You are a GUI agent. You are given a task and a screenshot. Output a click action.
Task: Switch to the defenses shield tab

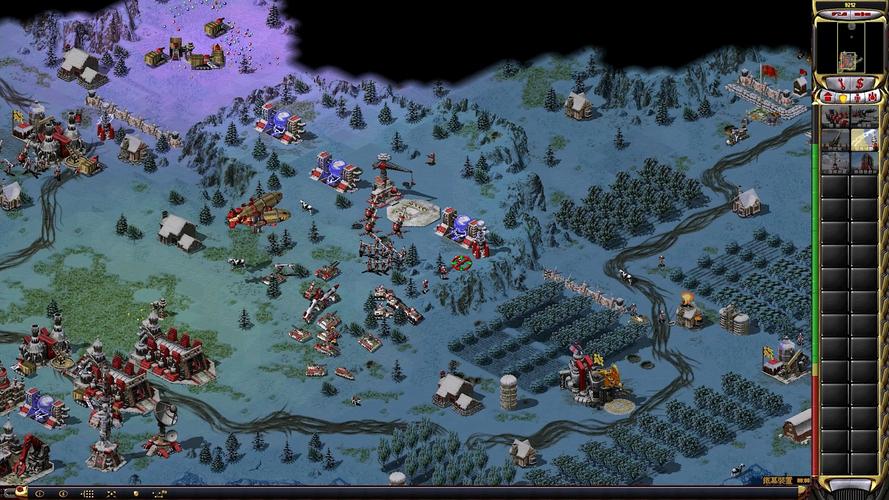[843, 97]
